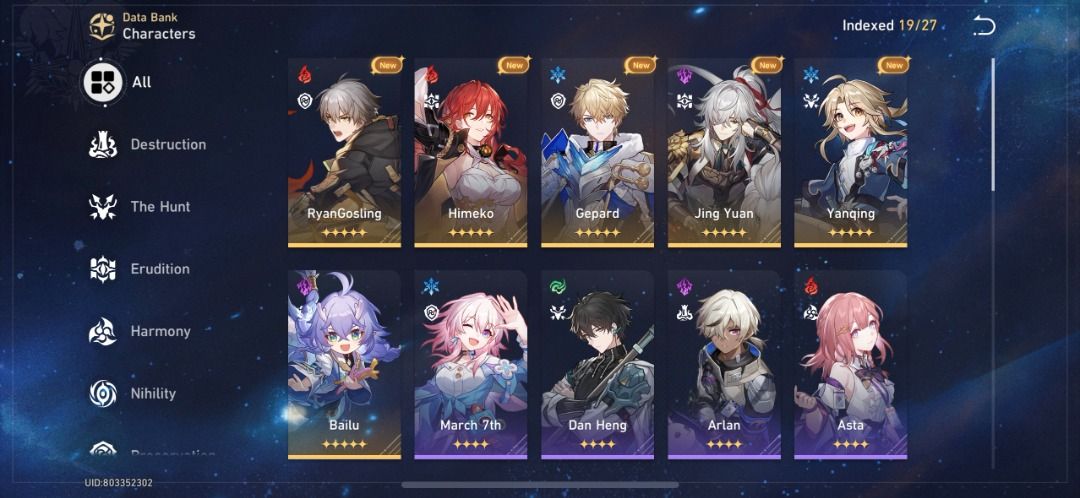Click the Arlan character card
Viewport: 1080px width, 498px height.
coord(724,364)
